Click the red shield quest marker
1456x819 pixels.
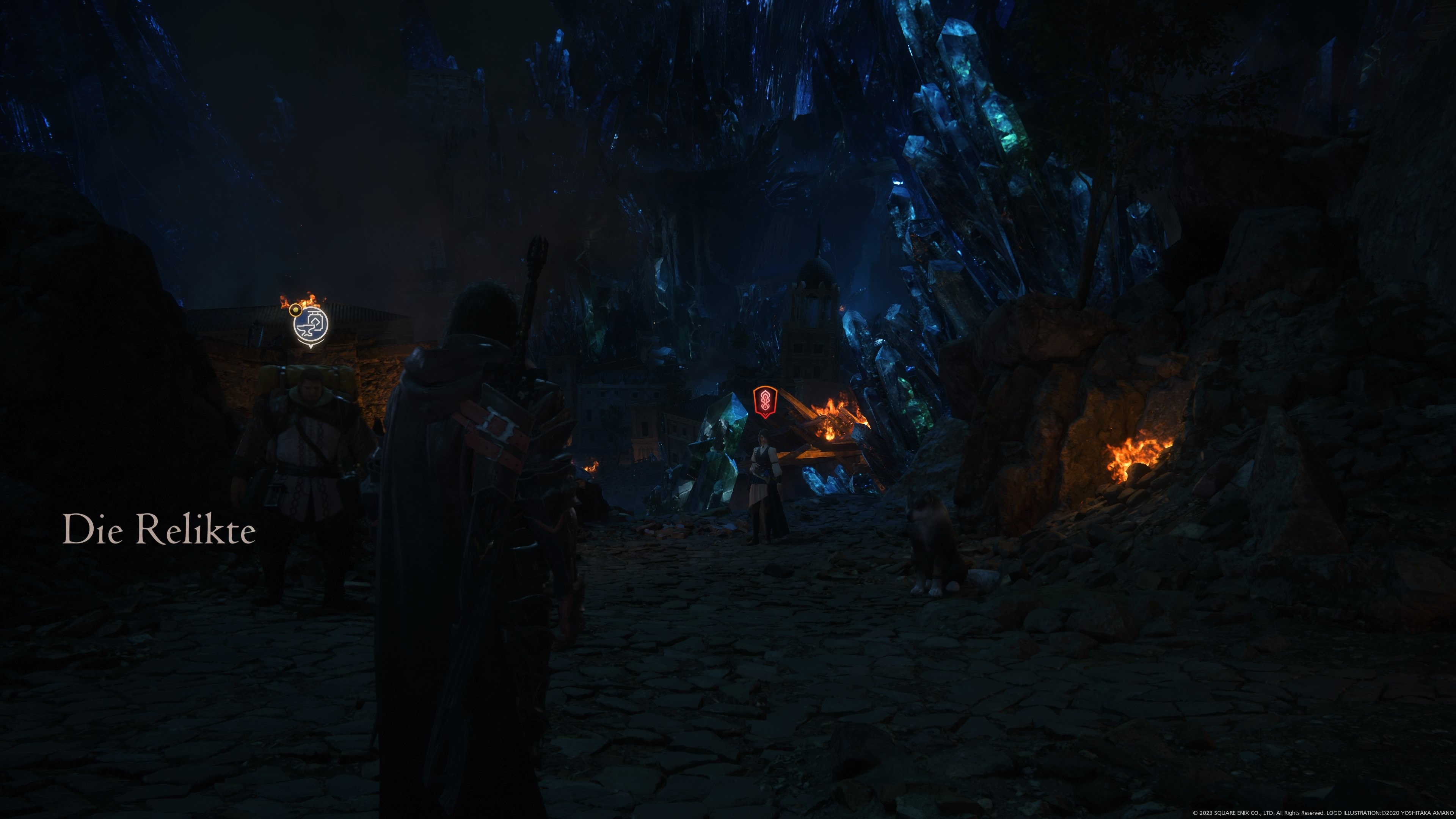765,401
